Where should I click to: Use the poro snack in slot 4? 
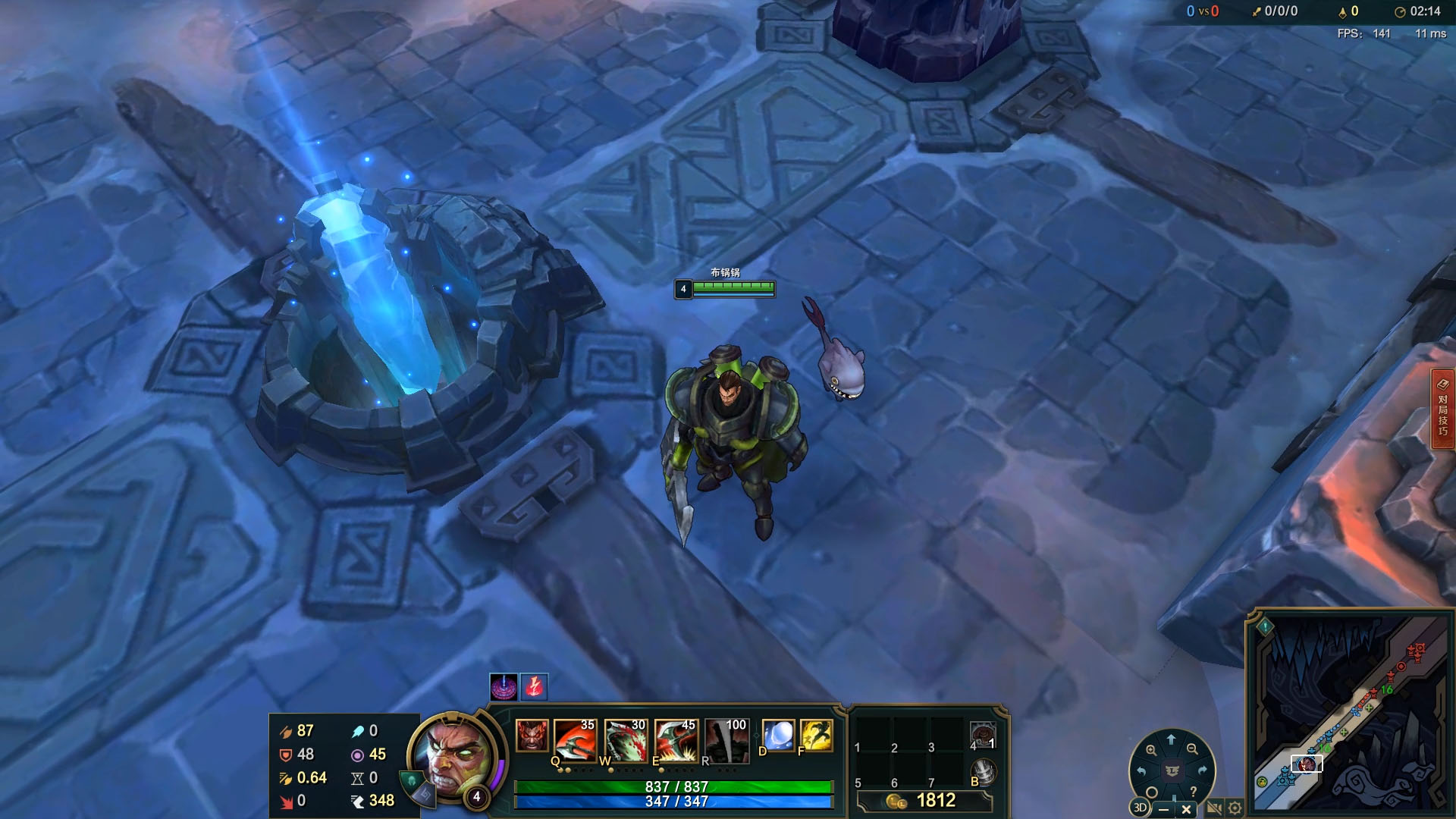pyautogui.click(x=983, y=735)
